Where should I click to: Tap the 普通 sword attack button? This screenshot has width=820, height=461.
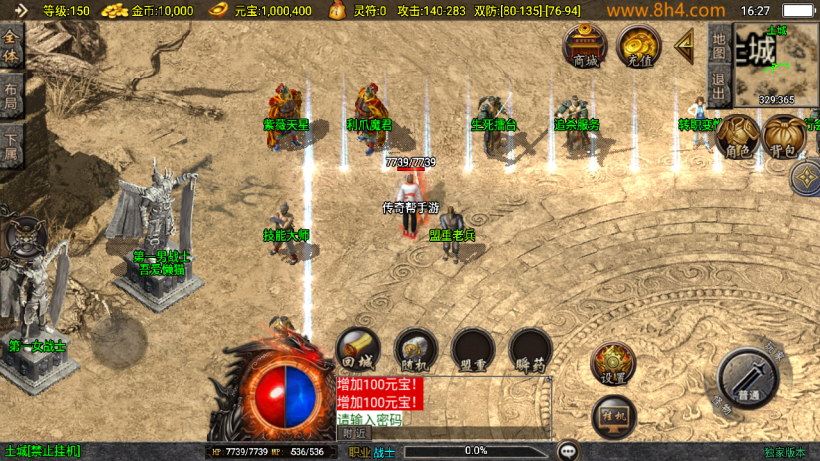pos(748,380)
